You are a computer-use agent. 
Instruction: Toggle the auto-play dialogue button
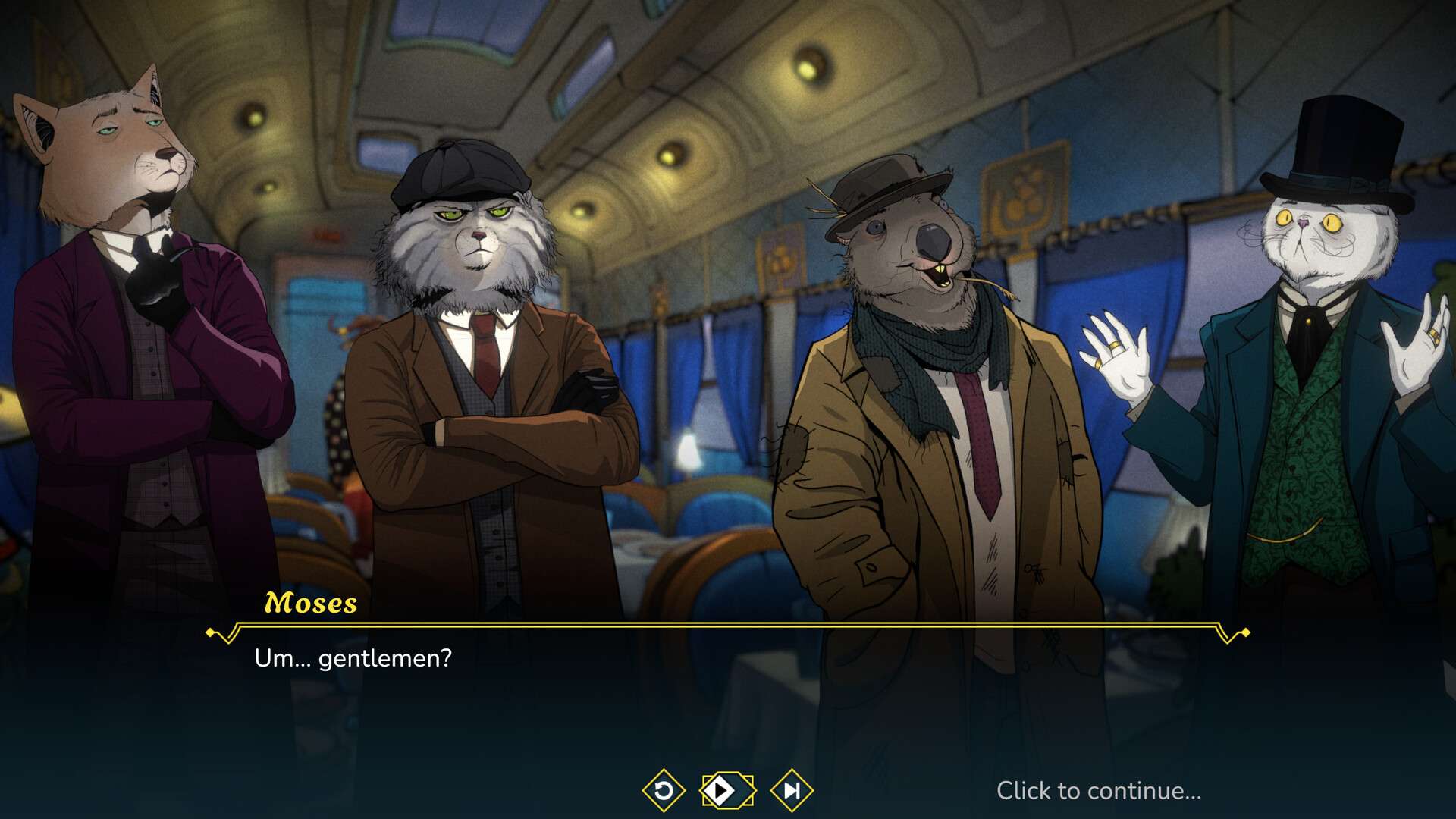(726, 791)
